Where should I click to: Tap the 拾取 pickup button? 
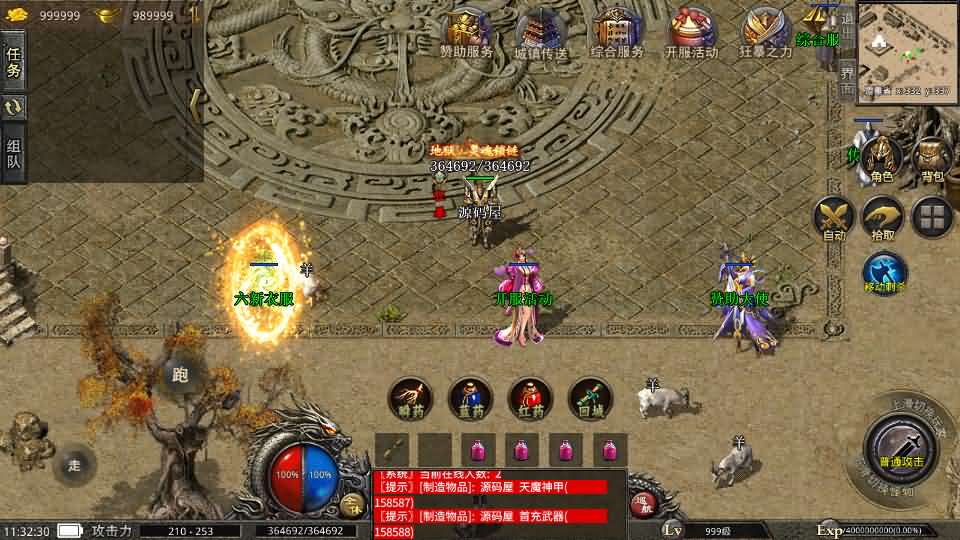[883, 218]
